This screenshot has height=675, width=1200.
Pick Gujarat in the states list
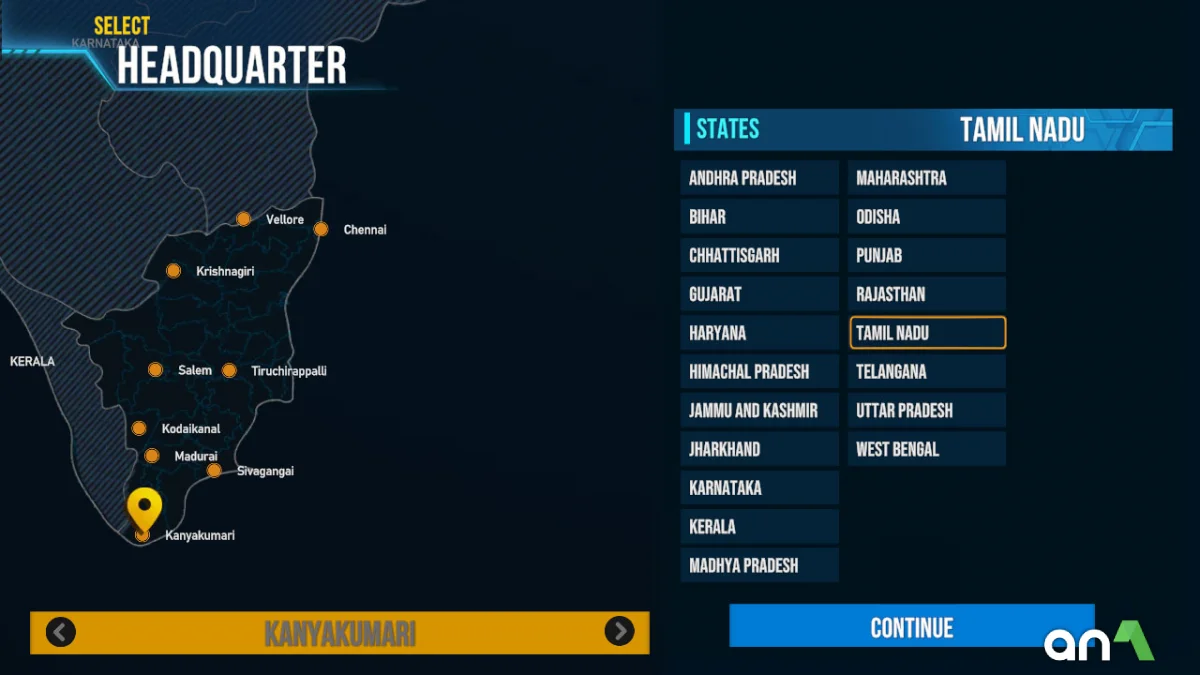click(x=759, y=294)
